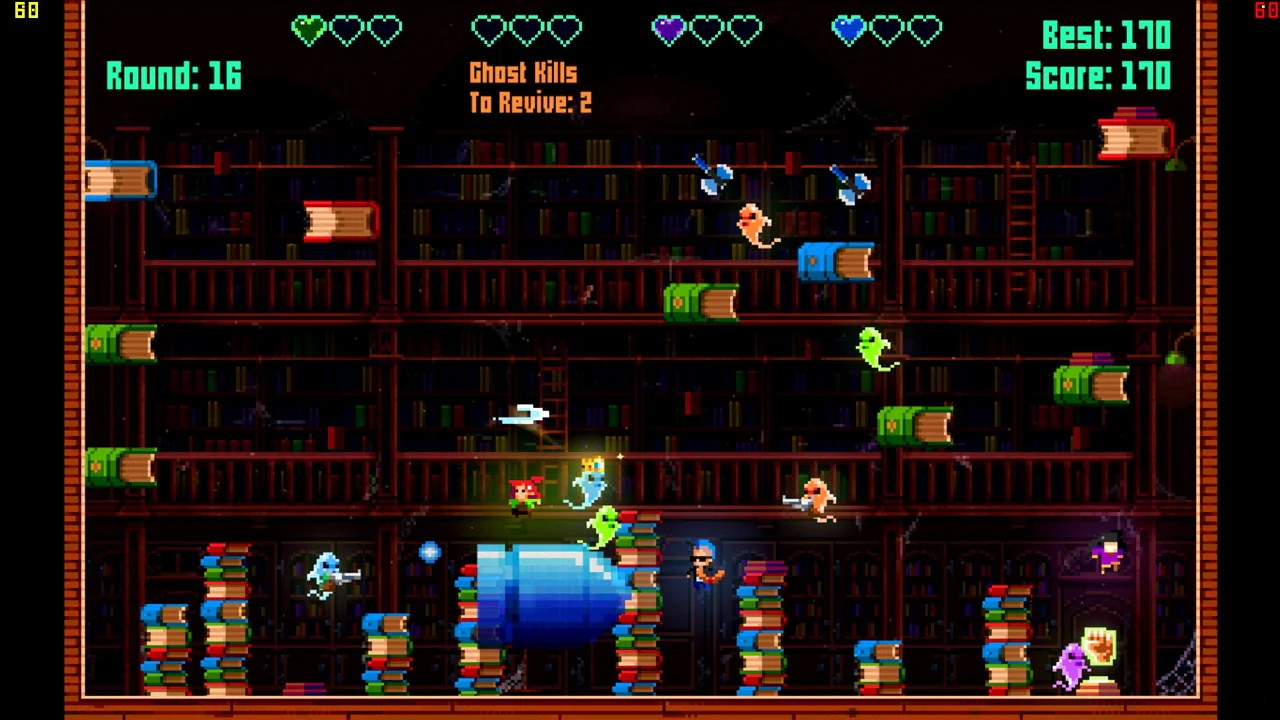Click the Best: 170 display

click(1107, 36)
